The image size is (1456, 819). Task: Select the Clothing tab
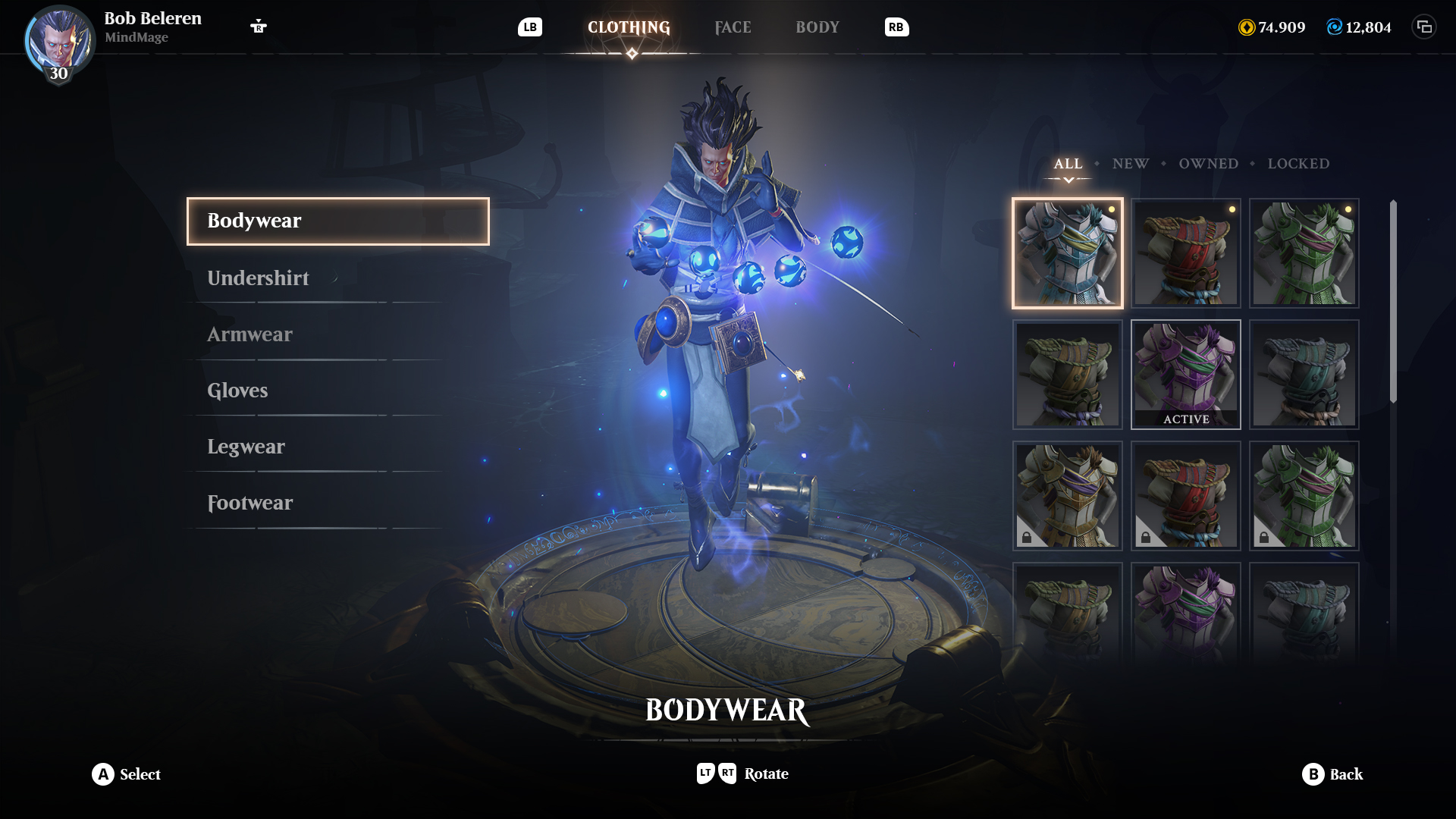click(x=629, y=27)
